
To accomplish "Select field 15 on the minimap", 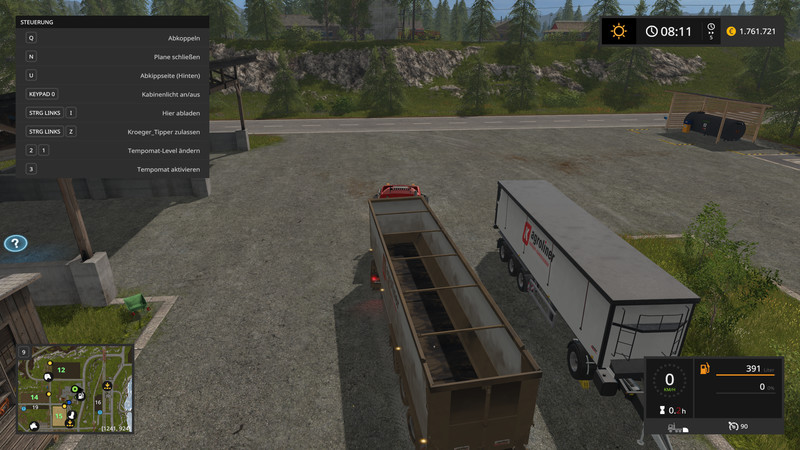I will point(59,415).
